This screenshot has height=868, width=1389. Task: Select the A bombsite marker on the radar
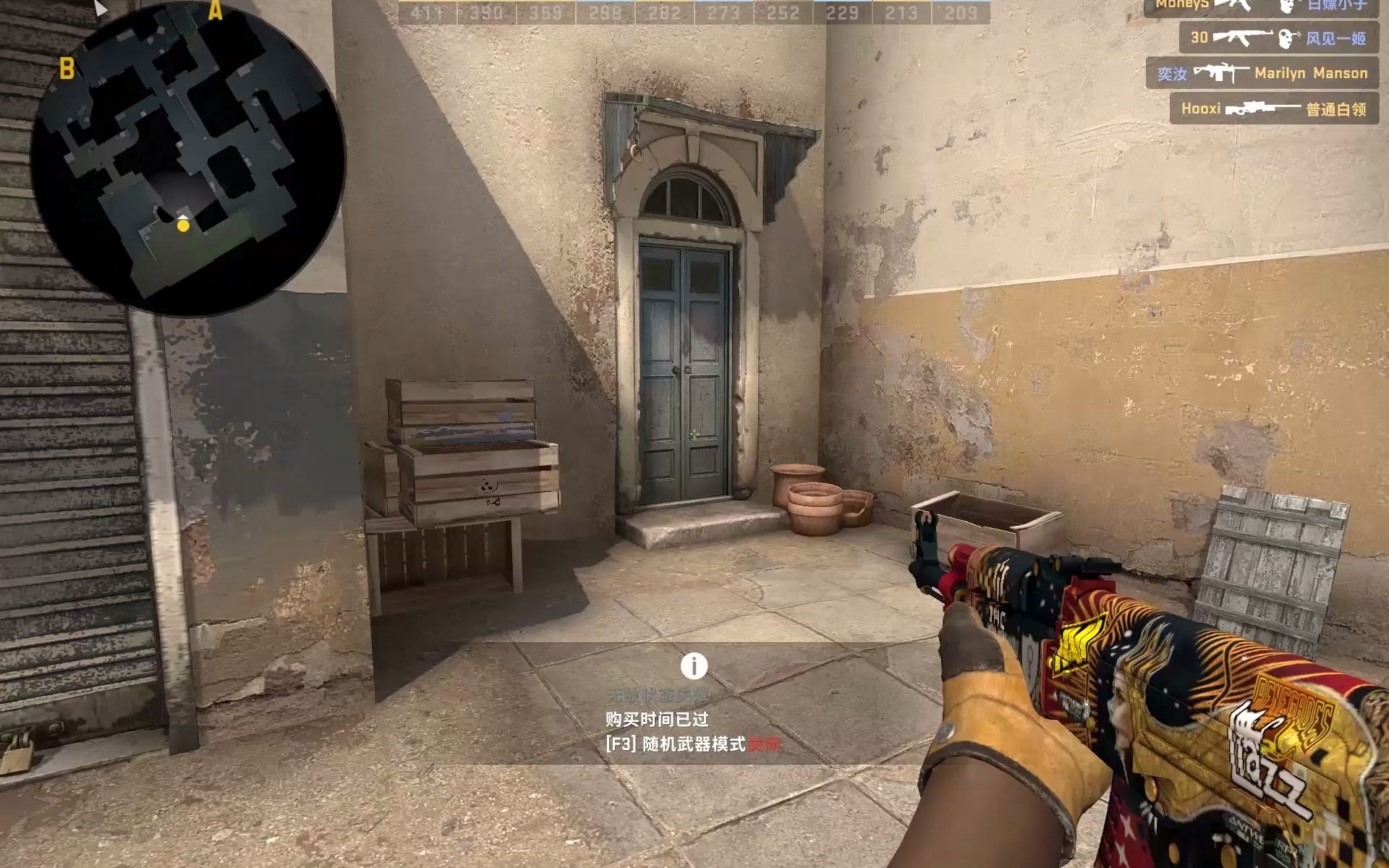pos(214,10)
